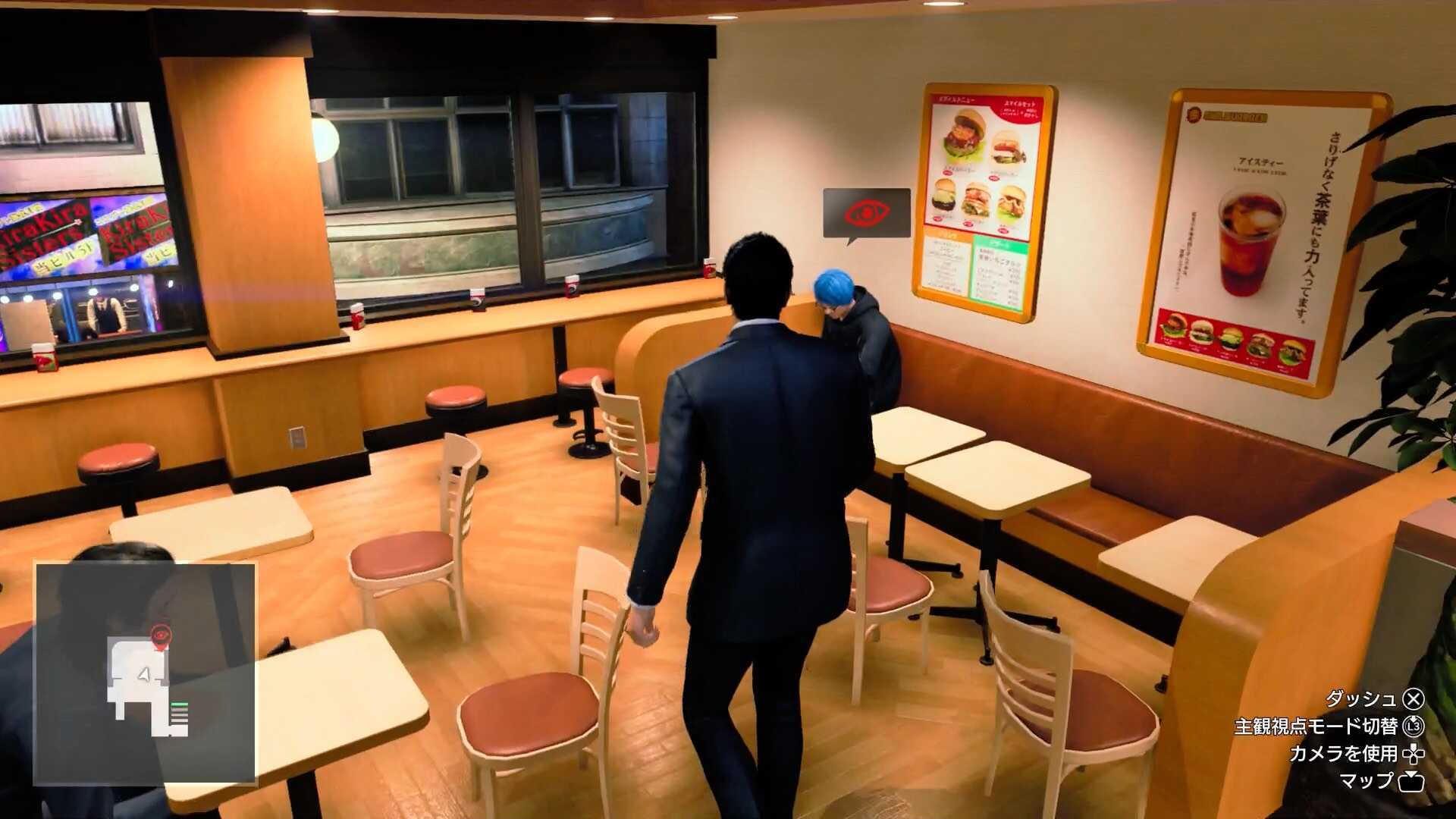This screenshot has width=1456, height=819.
Task: Select the player arrow on the minimap
Action: [145, 676]
